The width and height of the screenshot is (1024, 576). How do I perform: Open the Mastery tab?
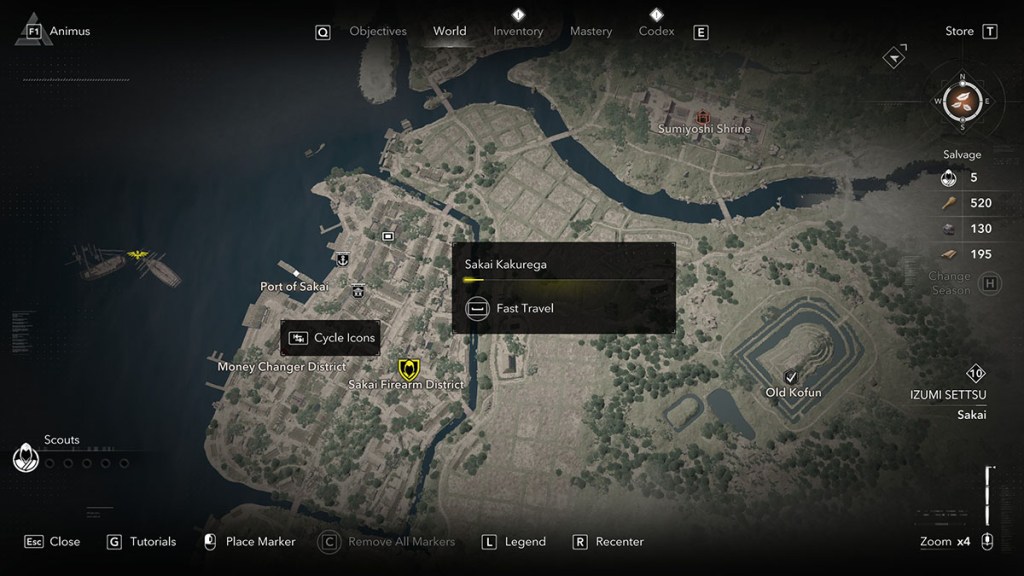tap(590, 31)
